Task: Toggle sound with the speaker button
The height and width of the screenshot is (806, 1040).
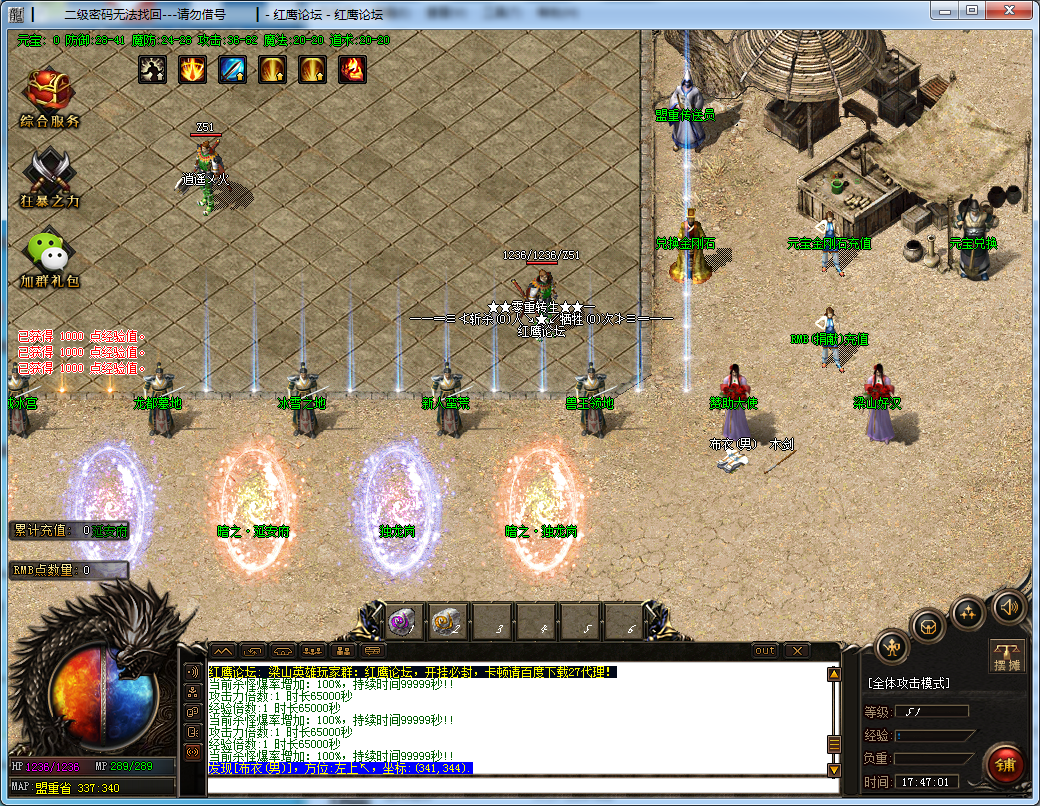Action: tap(1008, 605)
